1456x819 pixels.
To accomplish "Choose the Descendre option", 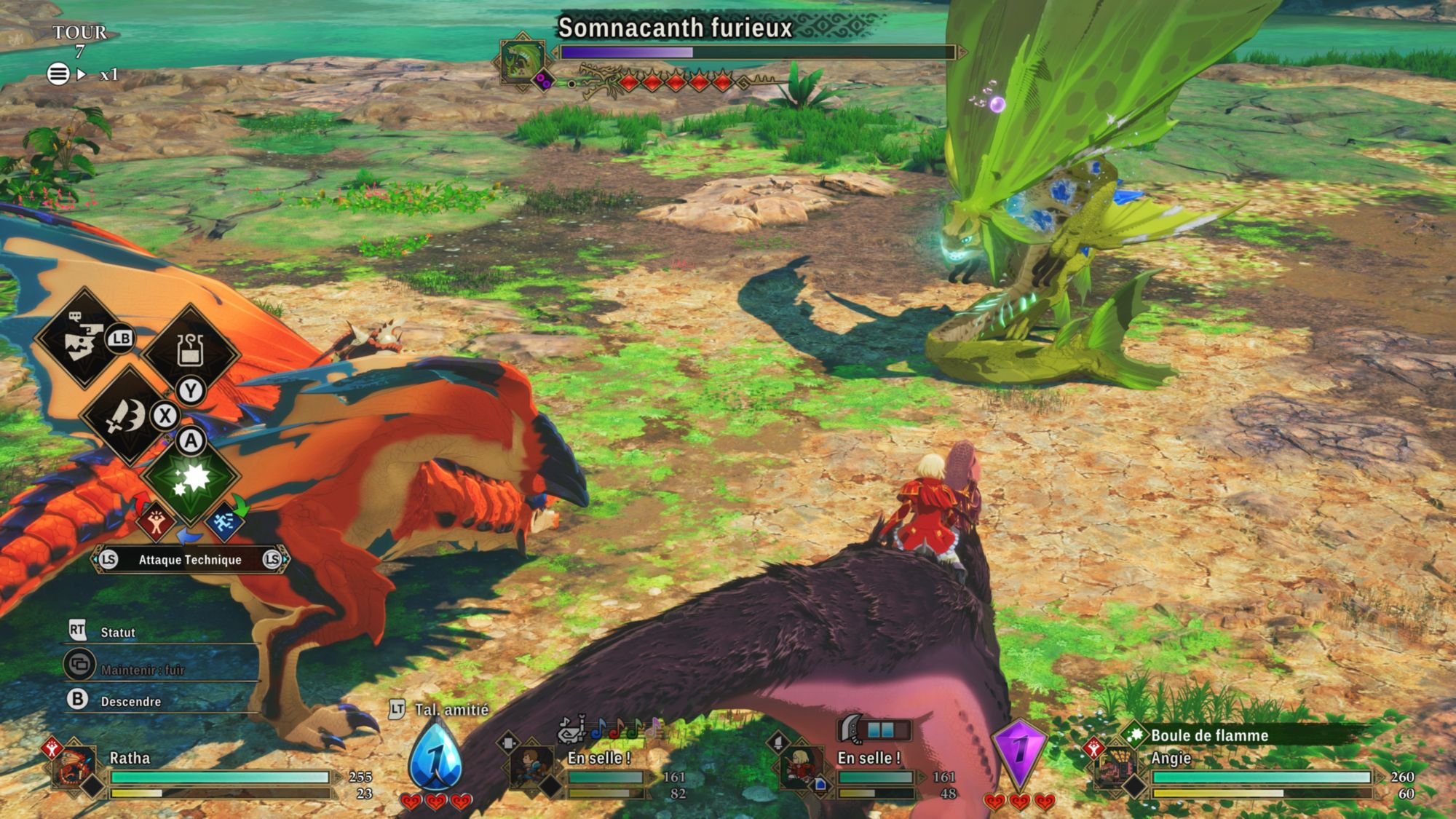I will point(130,701).
